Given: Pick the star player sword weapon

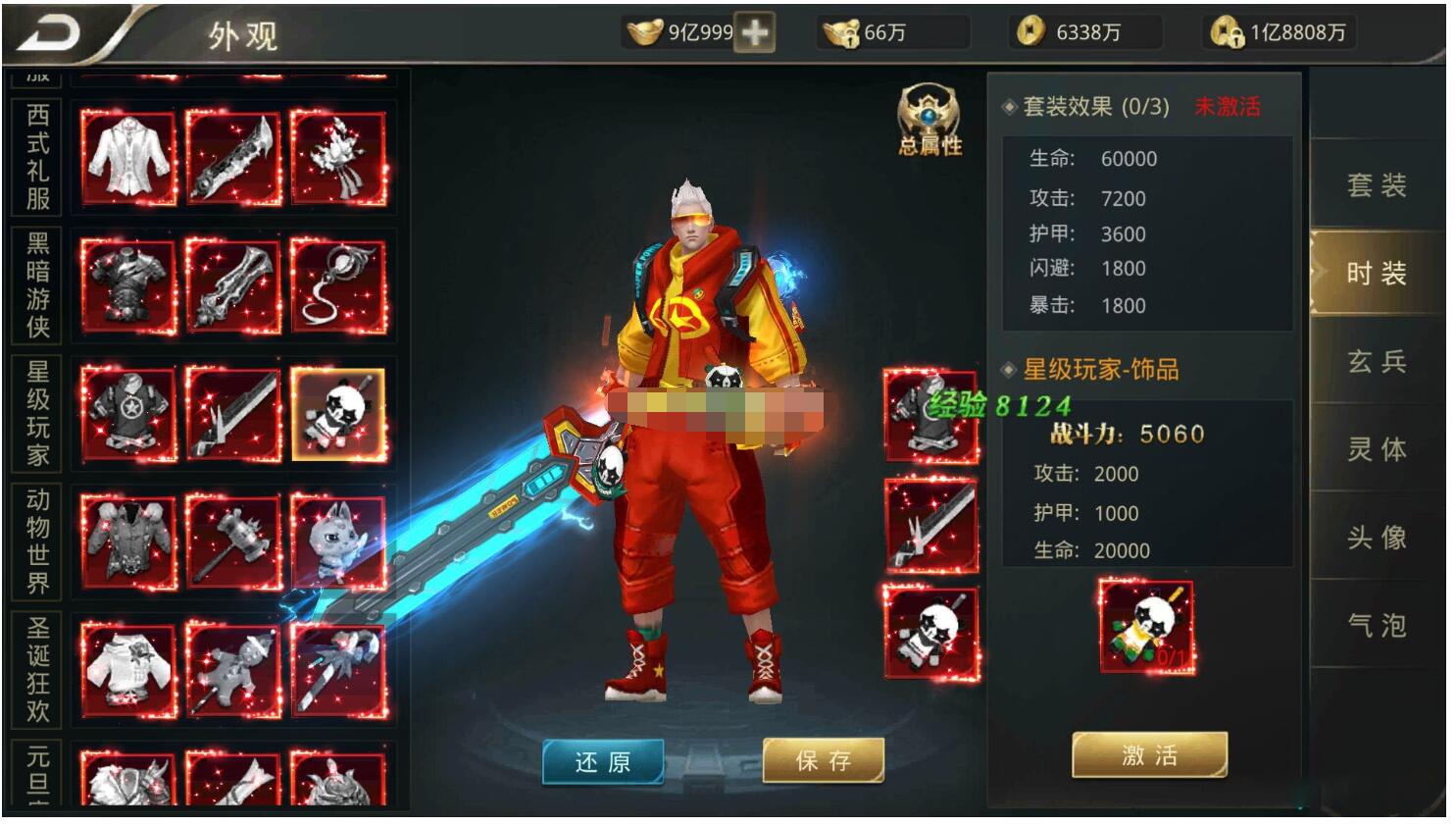Looking at the screenshot, I should [x=233, y=414].
